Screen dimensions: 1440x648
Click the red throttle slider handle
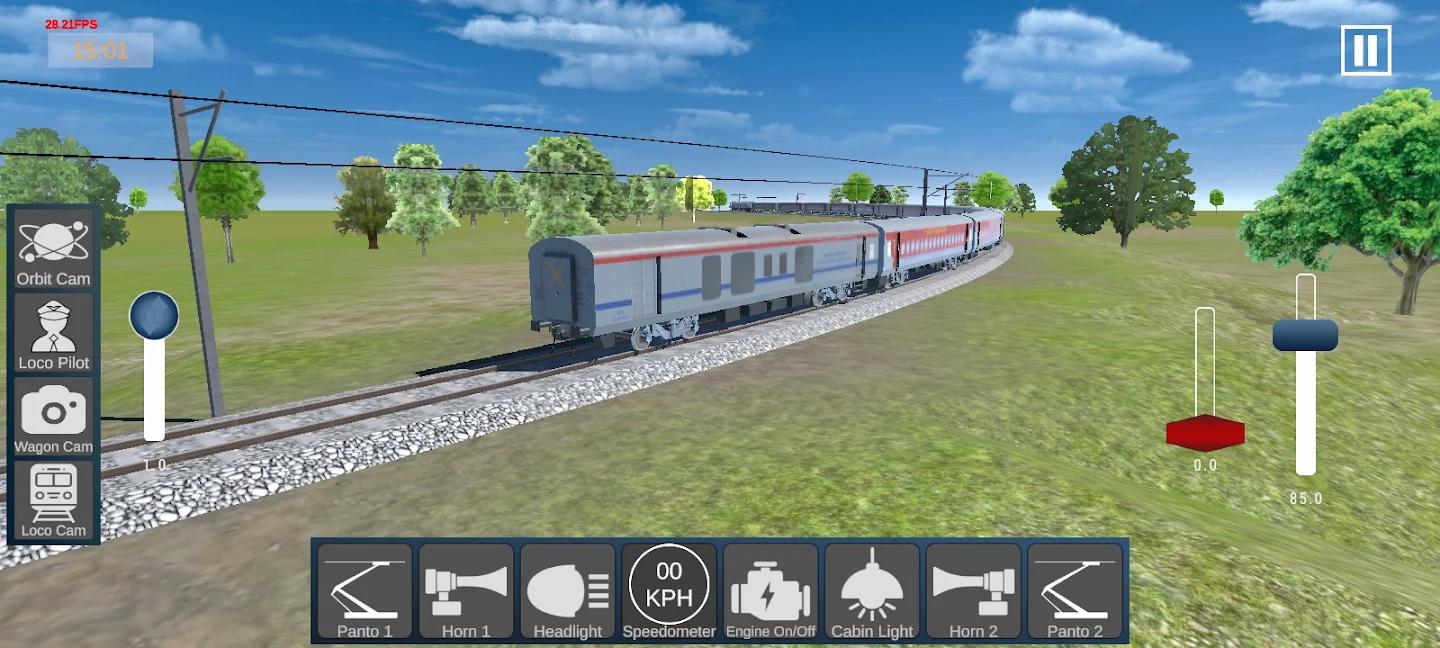[x=1205, y=433]
